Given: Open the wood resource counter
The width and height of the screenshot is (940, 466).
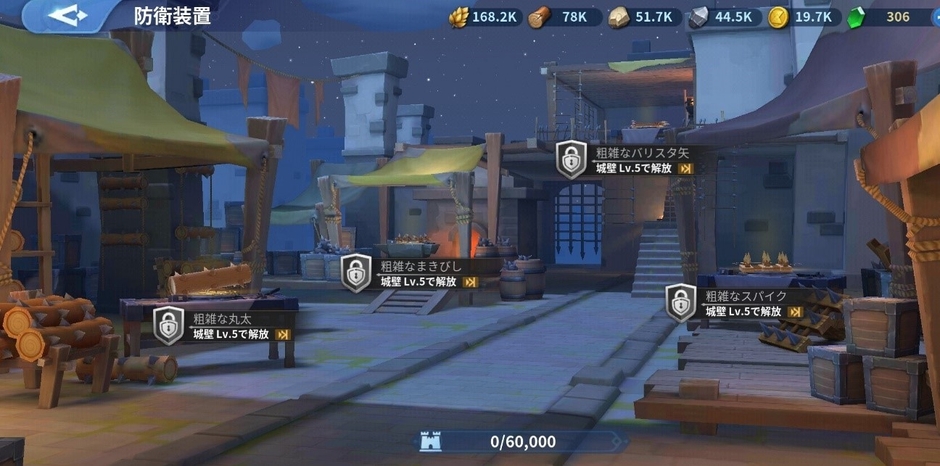Looking at the screenshot, I should pos(564,17).
